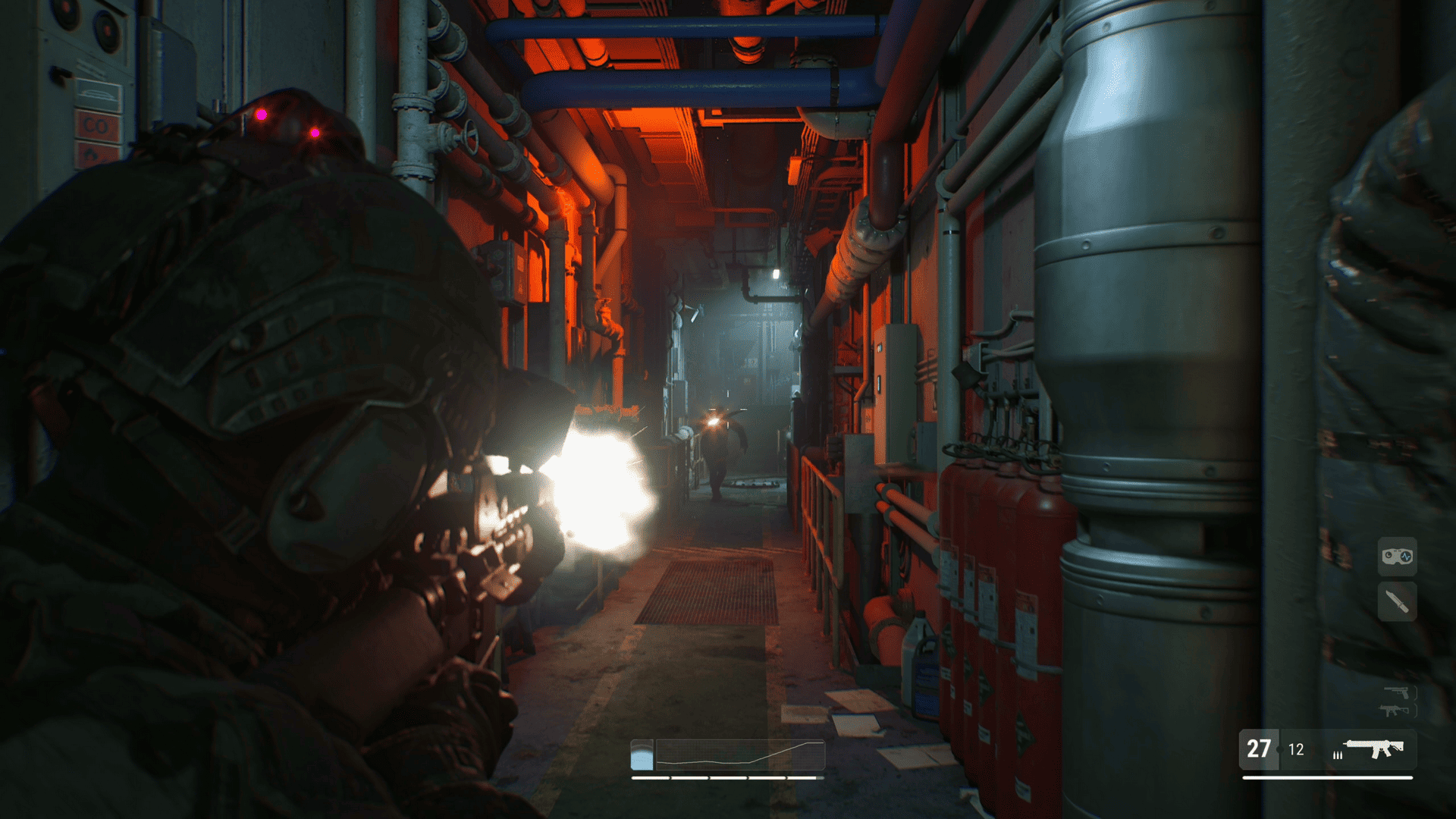
Task: Select the equipped assault rifle icon
Action: click(1374, 749)
